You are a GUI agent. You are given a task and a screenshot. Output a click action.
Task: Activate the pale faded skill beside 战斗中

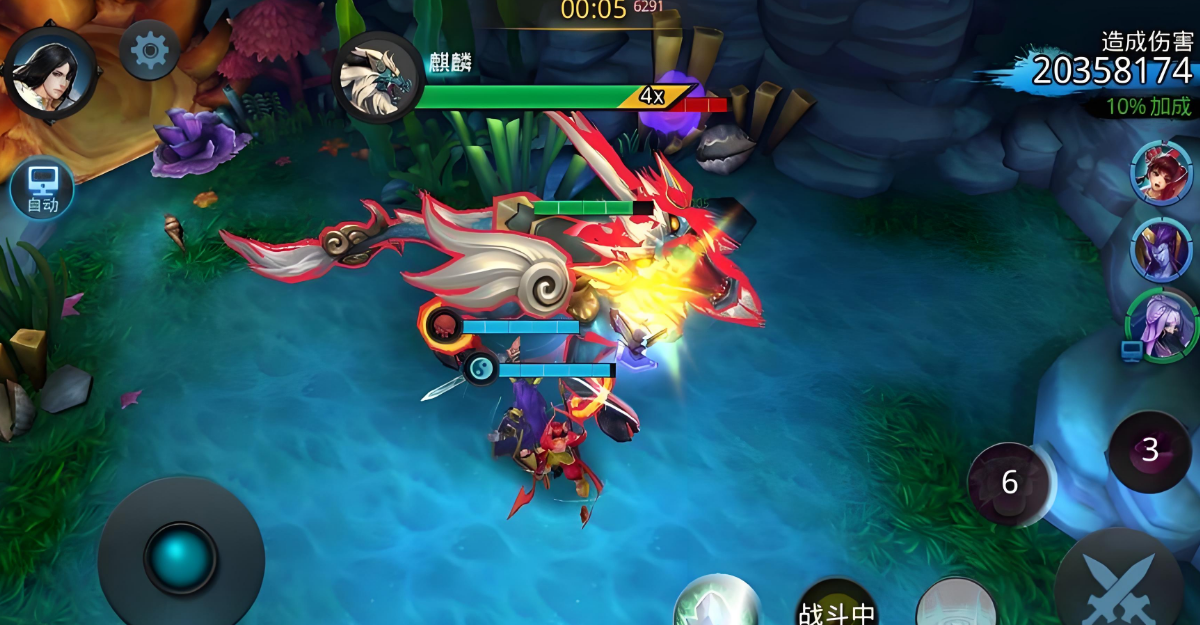coord(956,604)
